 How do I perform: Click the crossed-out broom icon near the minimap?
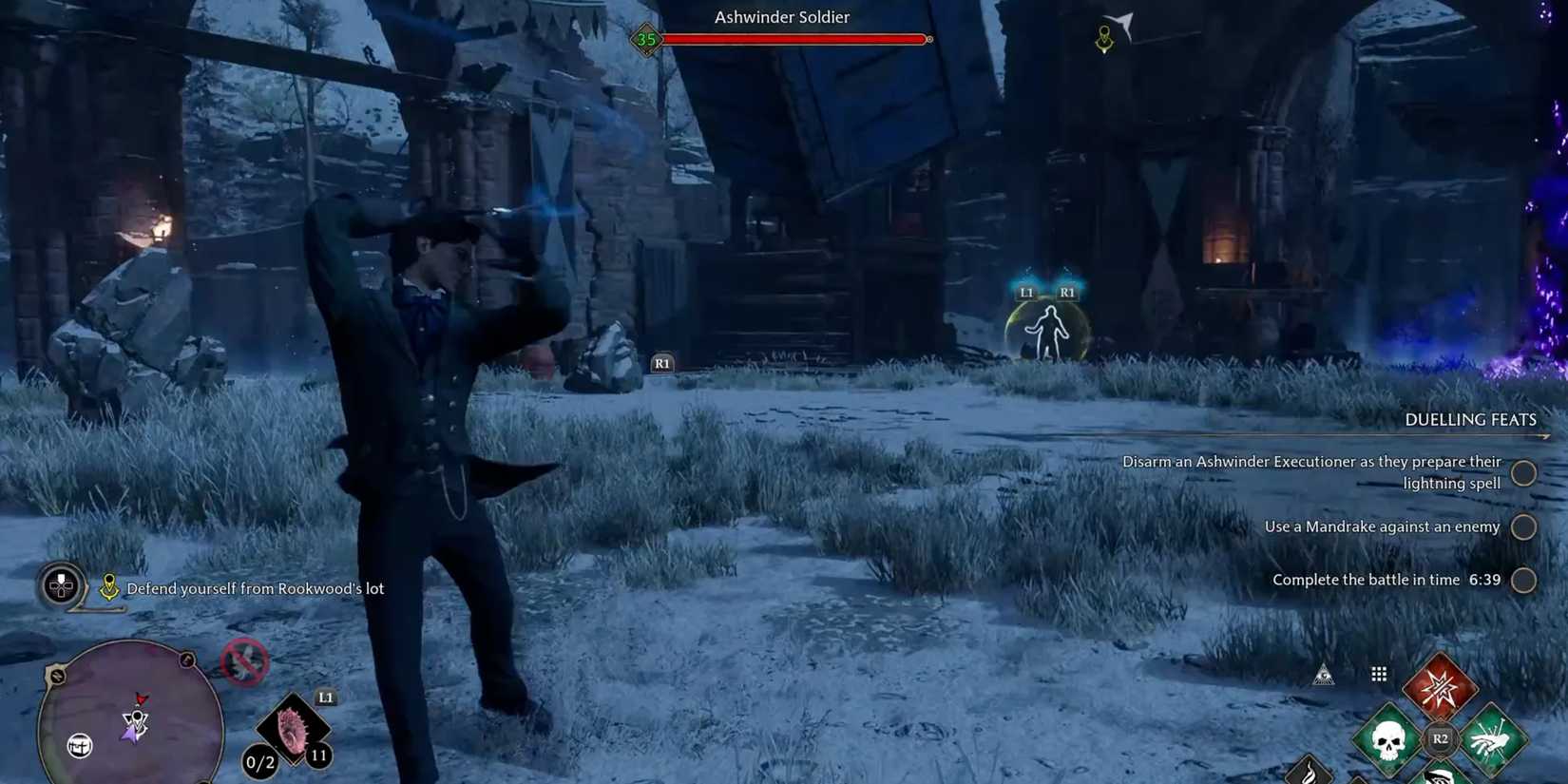coord(245,662)
